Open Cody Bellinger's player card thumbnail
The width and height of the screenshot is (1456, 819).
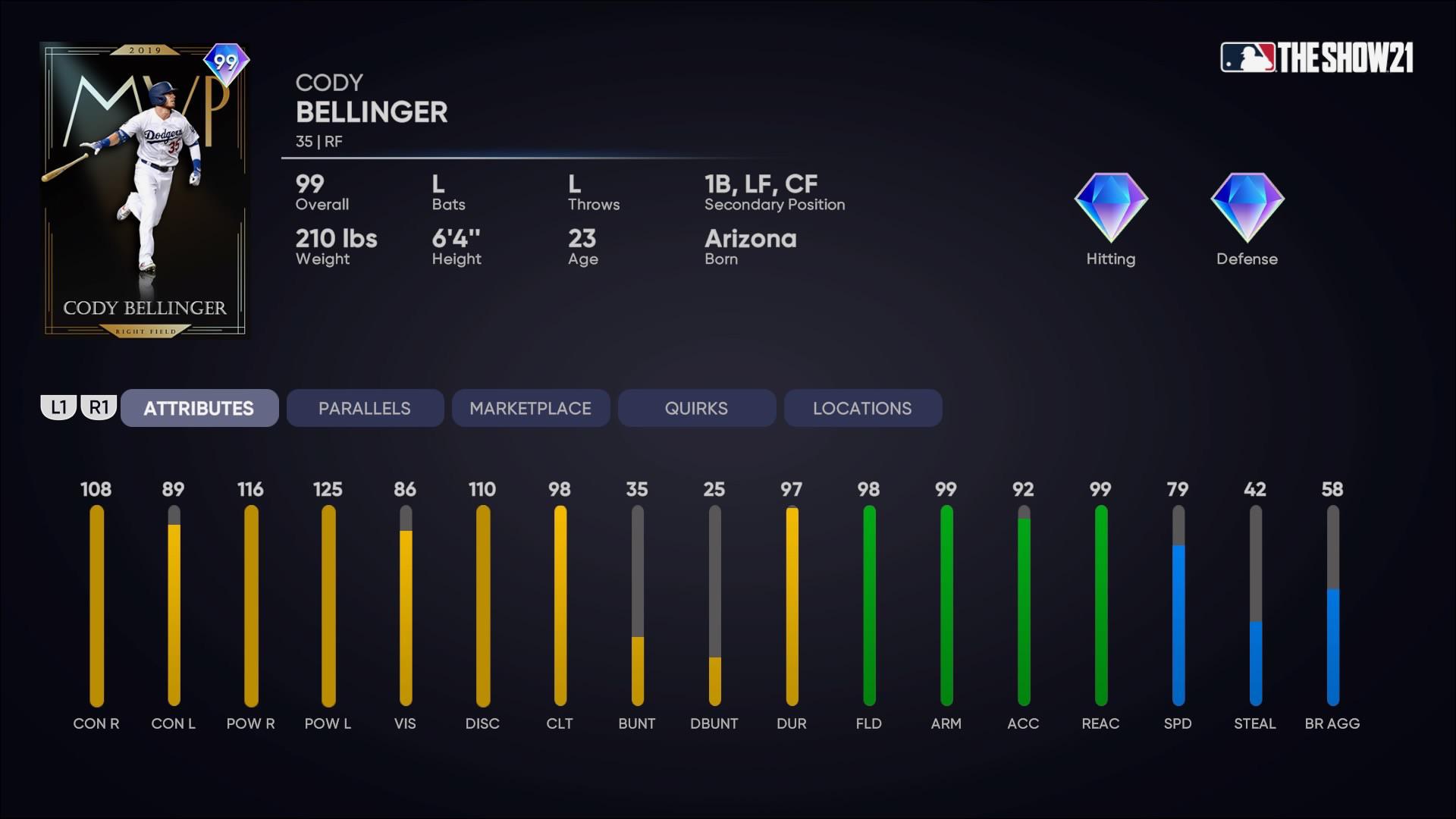[144, 190]
